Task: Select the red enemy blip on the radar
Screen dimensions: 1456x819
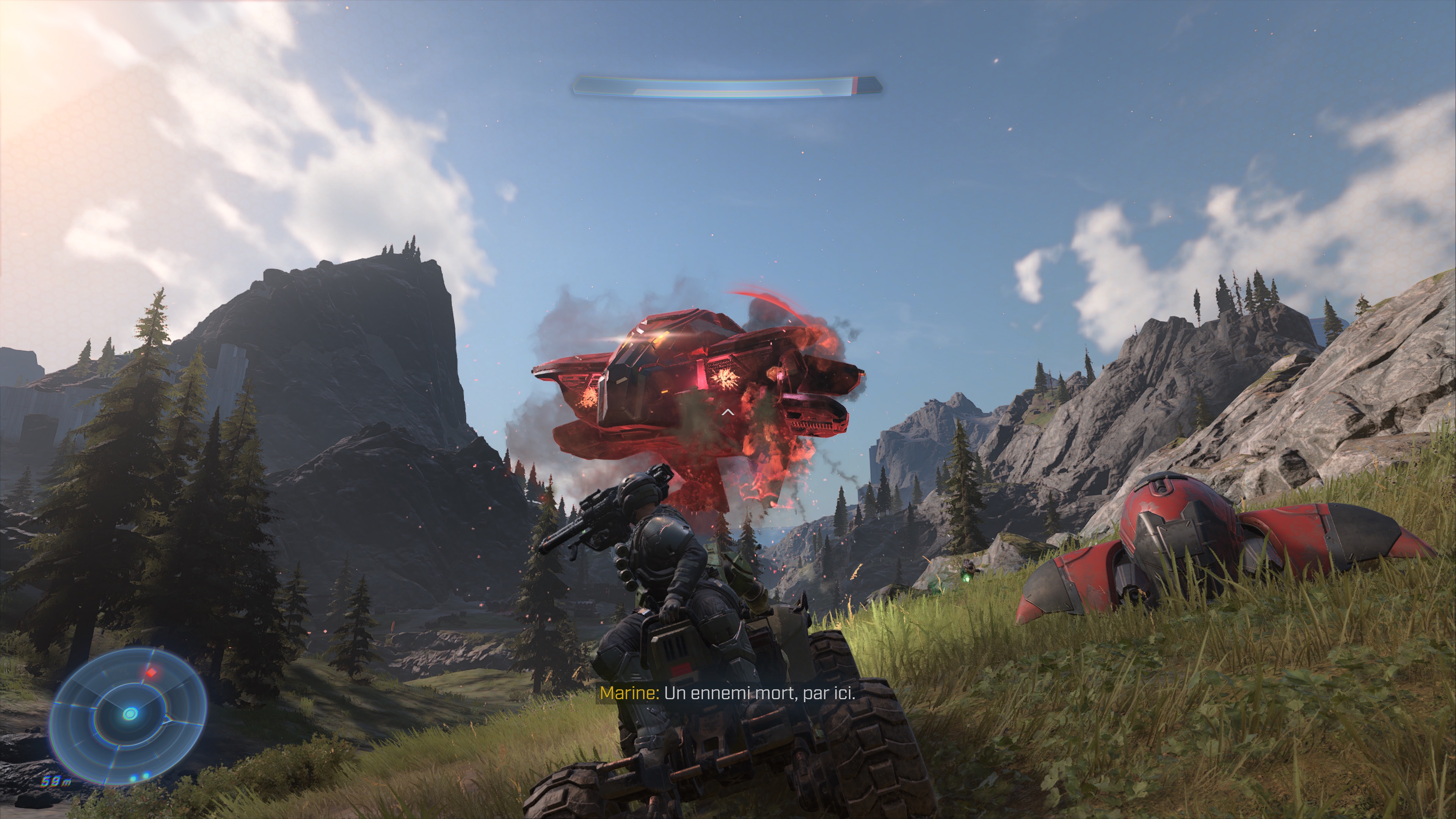Action: pyautogui.click(x=152, y=673)
